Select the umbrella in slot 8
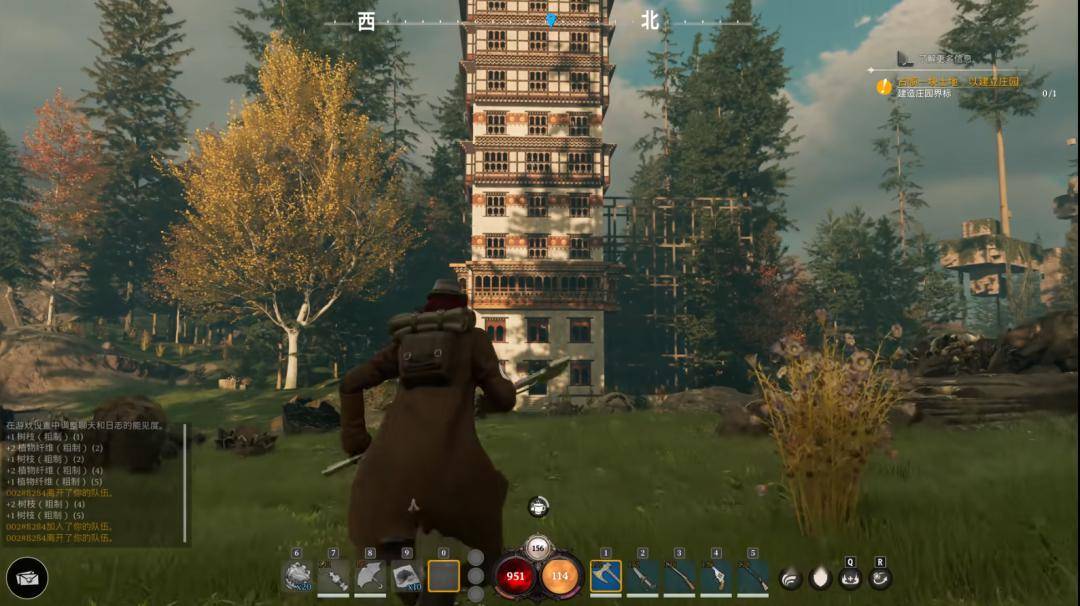Screen dimensions: 1080x606 click(x=370, y=576)
